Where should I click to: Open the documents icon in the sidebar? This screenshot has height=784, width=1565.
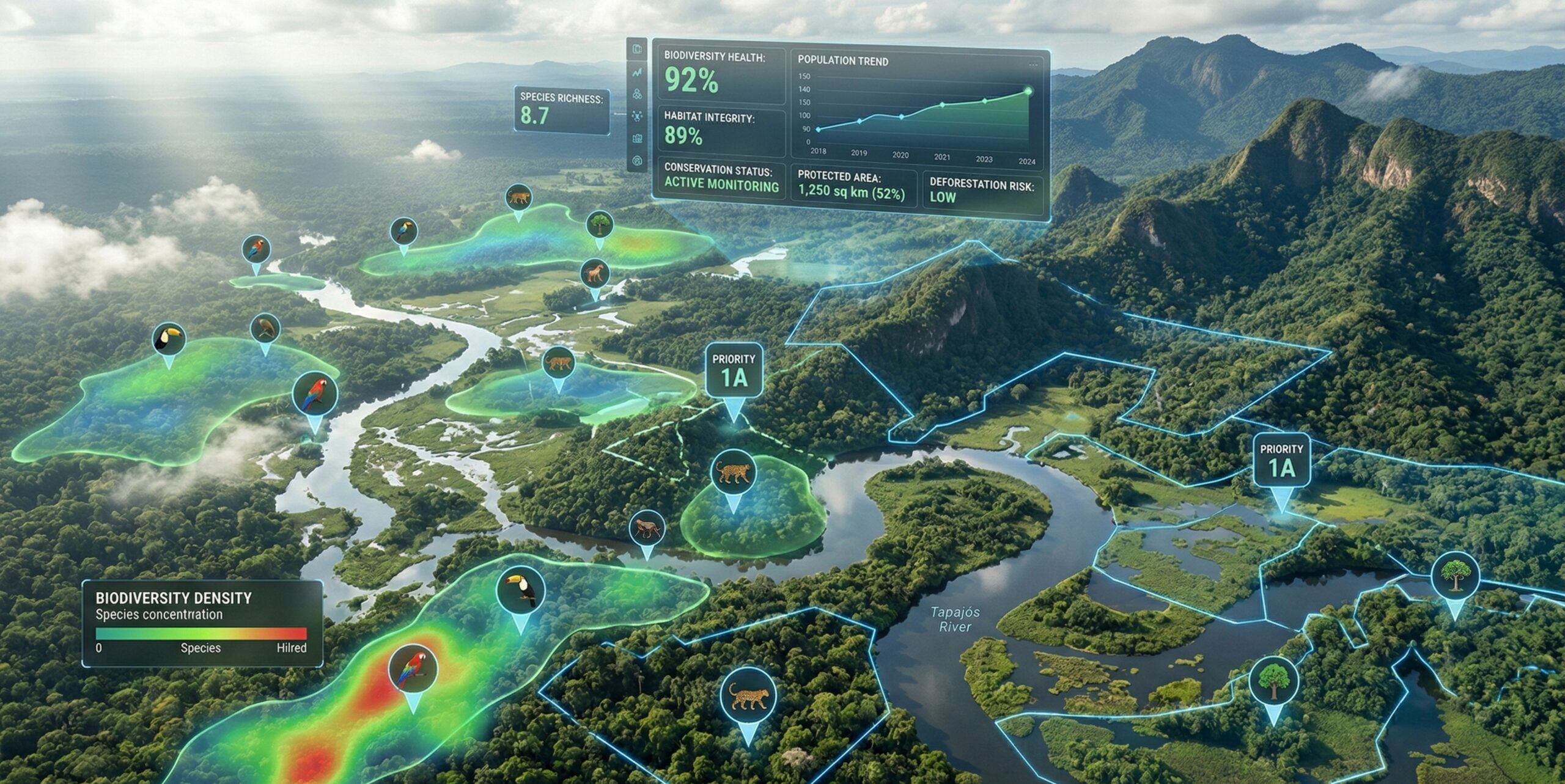tap(637, 49)
